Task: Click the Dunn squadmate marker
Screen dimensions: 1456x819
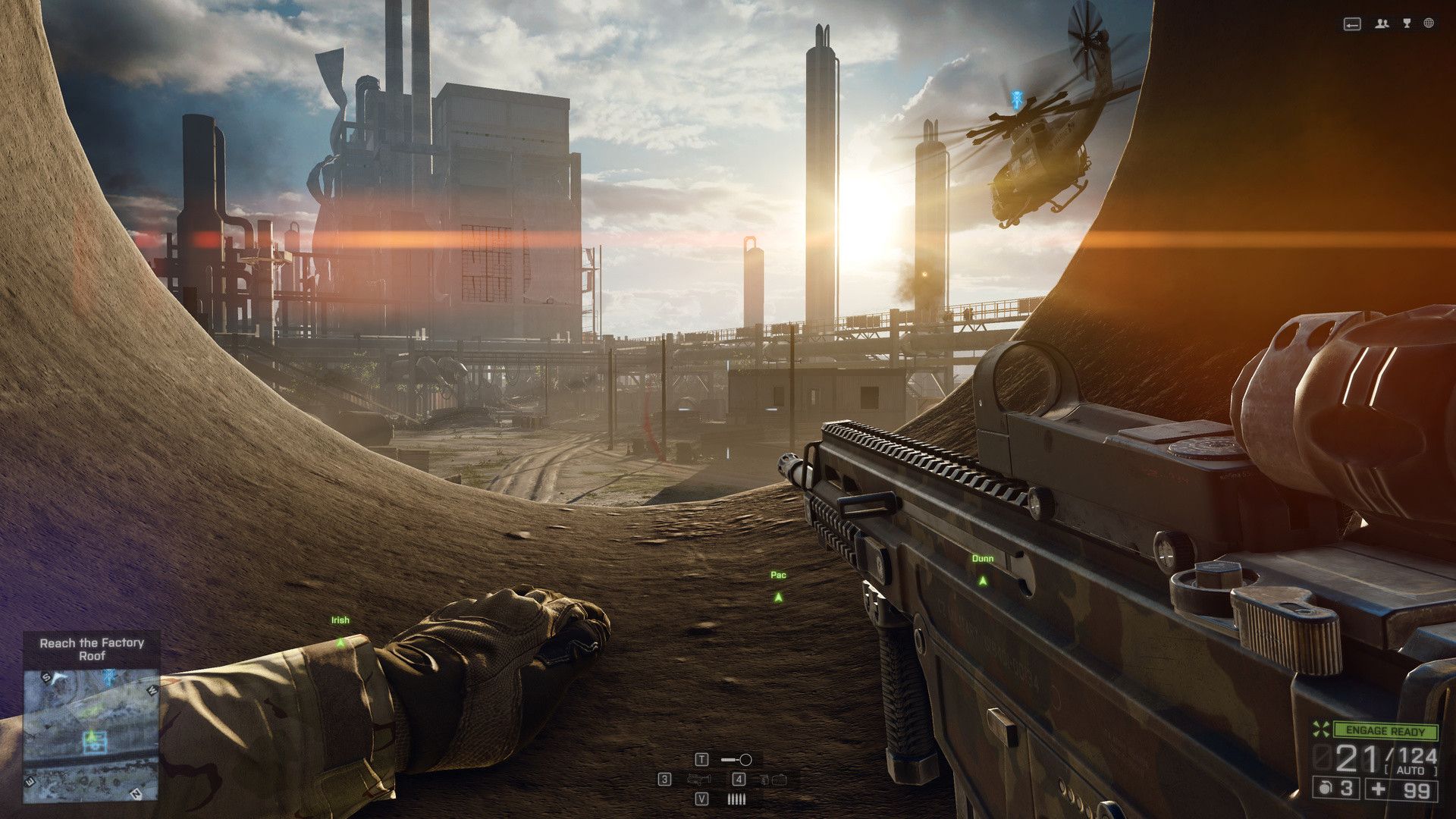Action: coord(983,580)
